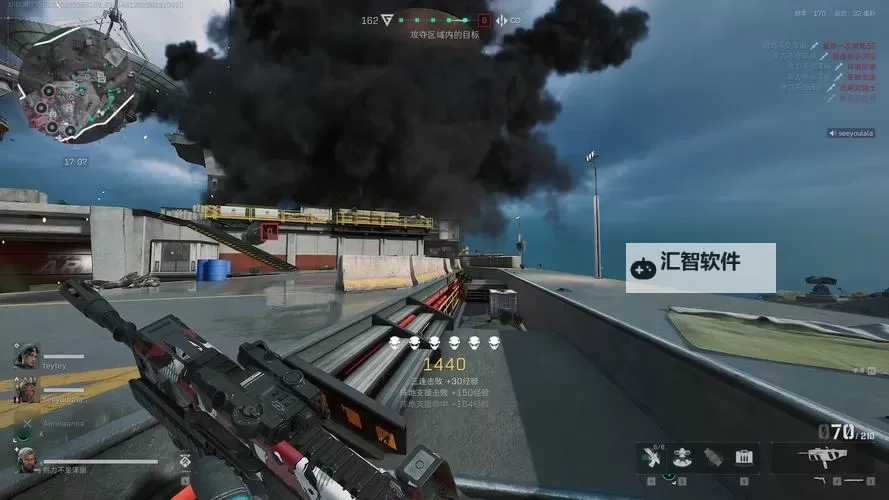The image size is (889, 500).
Task: Click the 汇智软件 watermark banner
Action: 700,267
